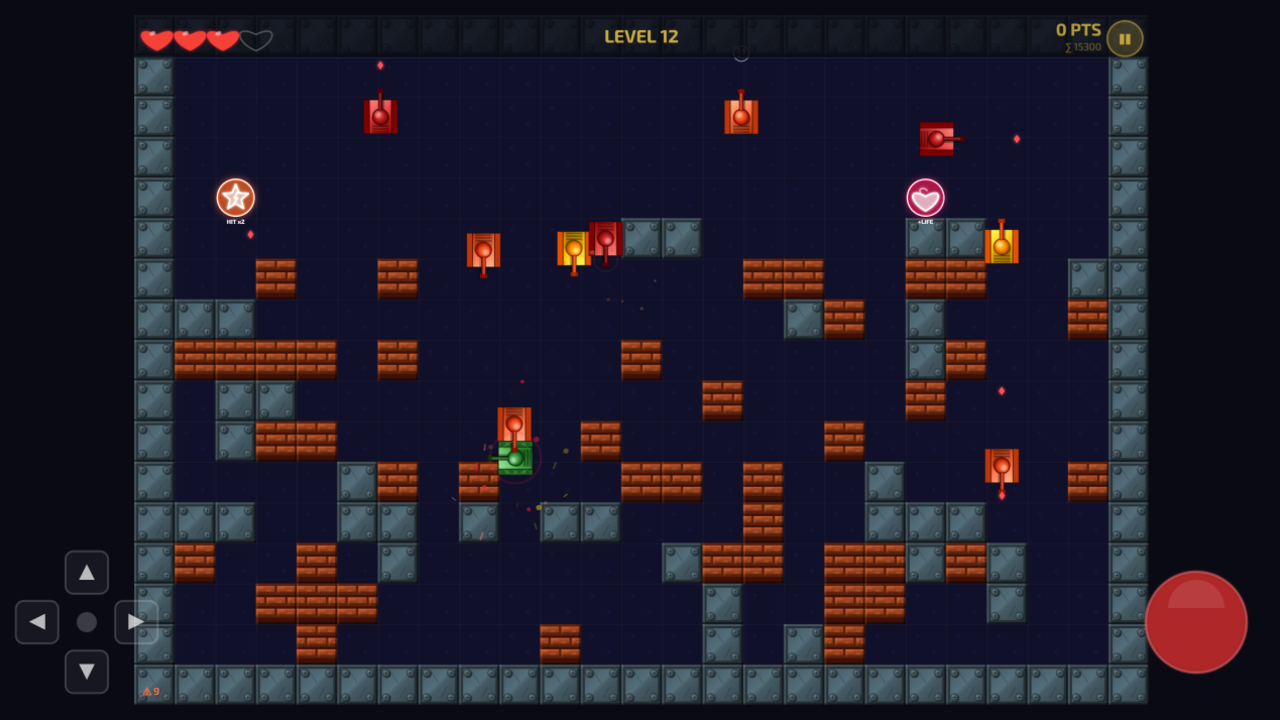Click the center dot of the D-pad

point(87,622)
